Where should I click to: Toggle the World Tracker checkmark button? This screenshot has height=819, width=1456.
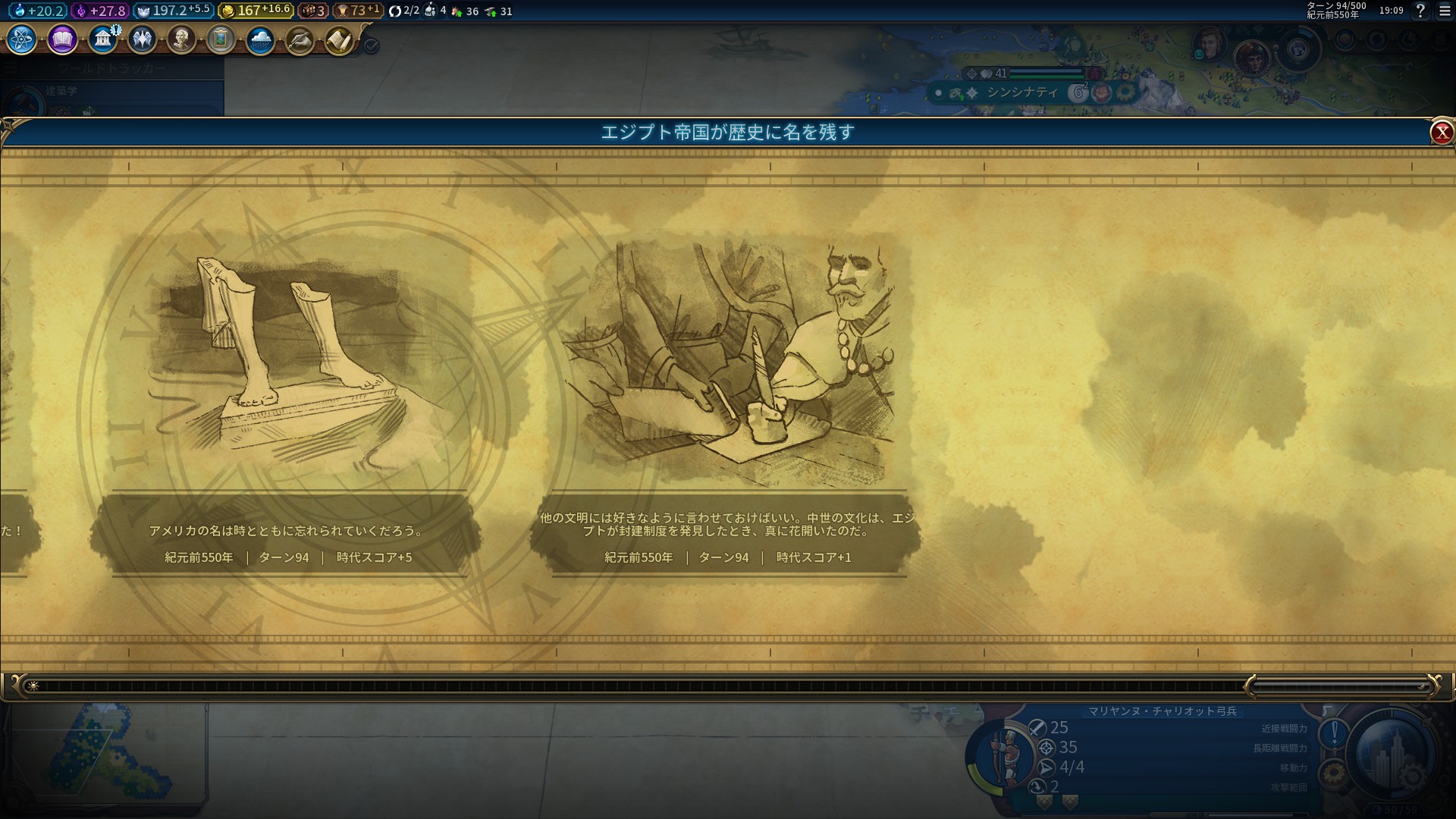pos(372,45)
